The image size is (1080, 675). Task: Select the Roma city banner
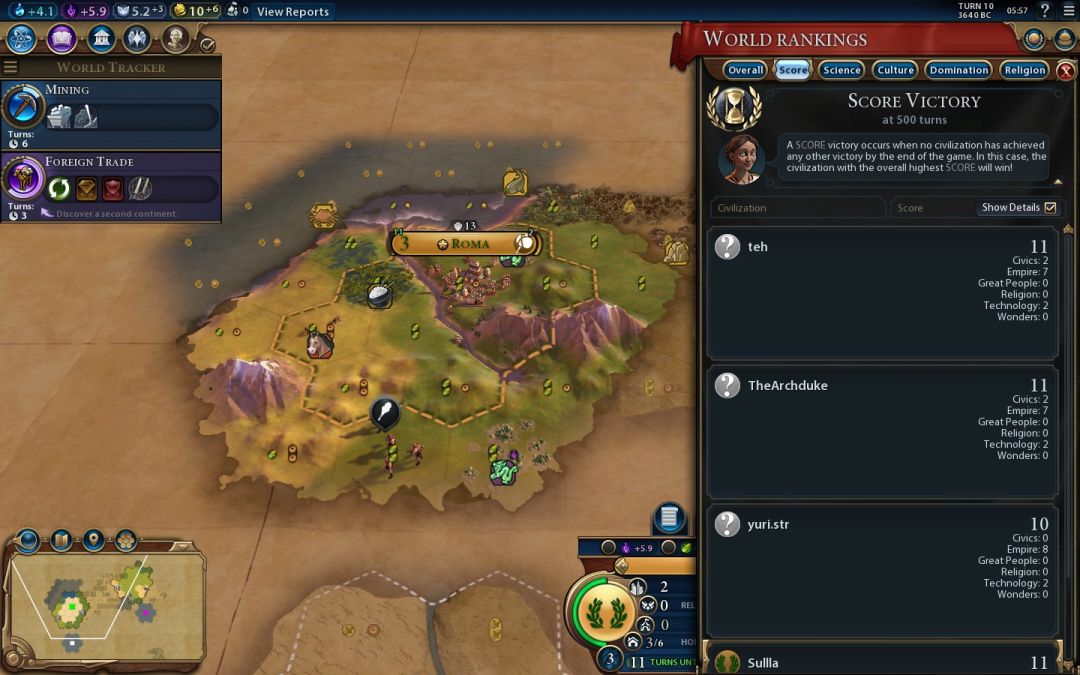(466, 244)
